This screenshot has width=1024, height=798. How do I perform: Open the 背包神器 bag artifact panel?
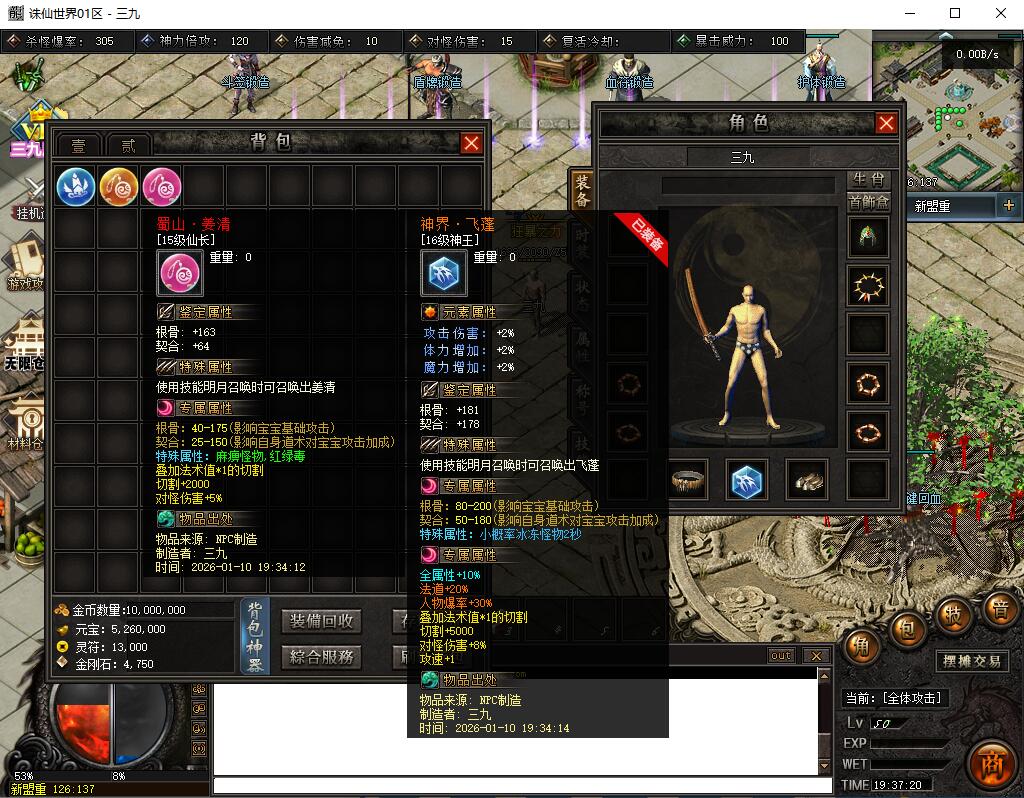click(256, 637)
